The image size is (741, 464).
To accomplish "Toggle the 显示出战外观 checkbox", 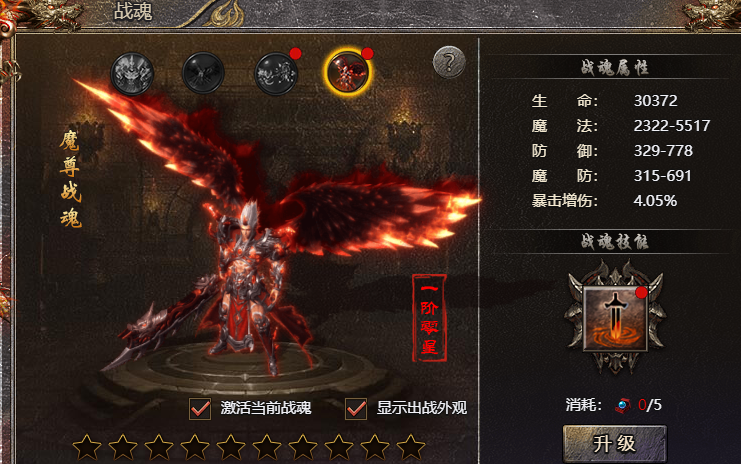I will pyautogui.click(x=356, y=408).
